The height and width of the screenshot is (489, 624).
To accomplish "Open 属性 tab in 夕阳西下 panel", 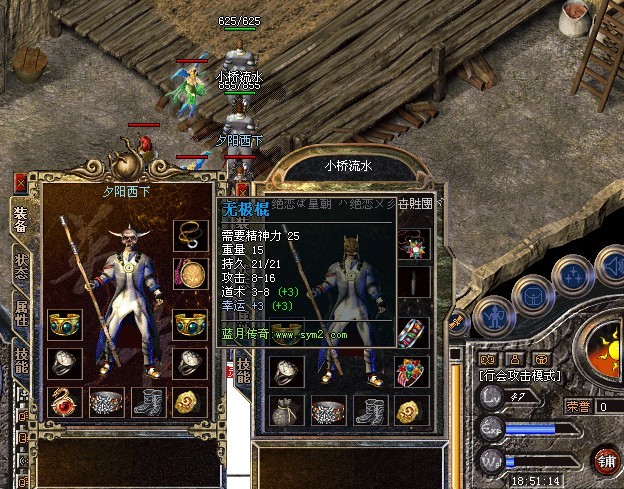I will (20, 311).
